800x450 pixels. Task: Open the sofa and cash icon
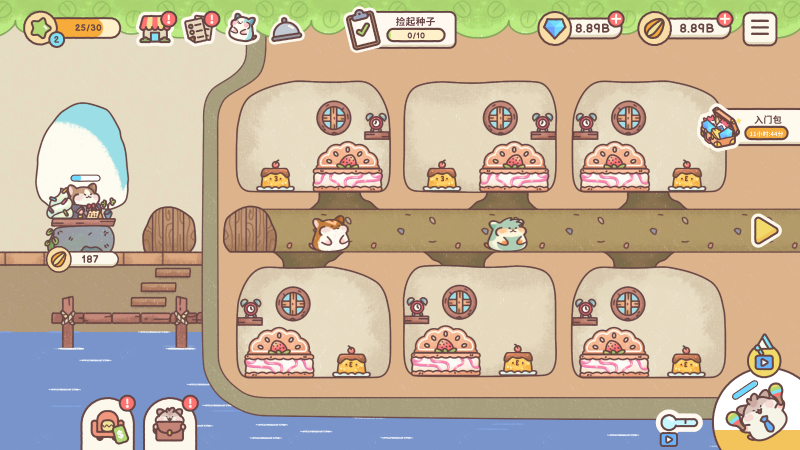(x=108, y=426)
